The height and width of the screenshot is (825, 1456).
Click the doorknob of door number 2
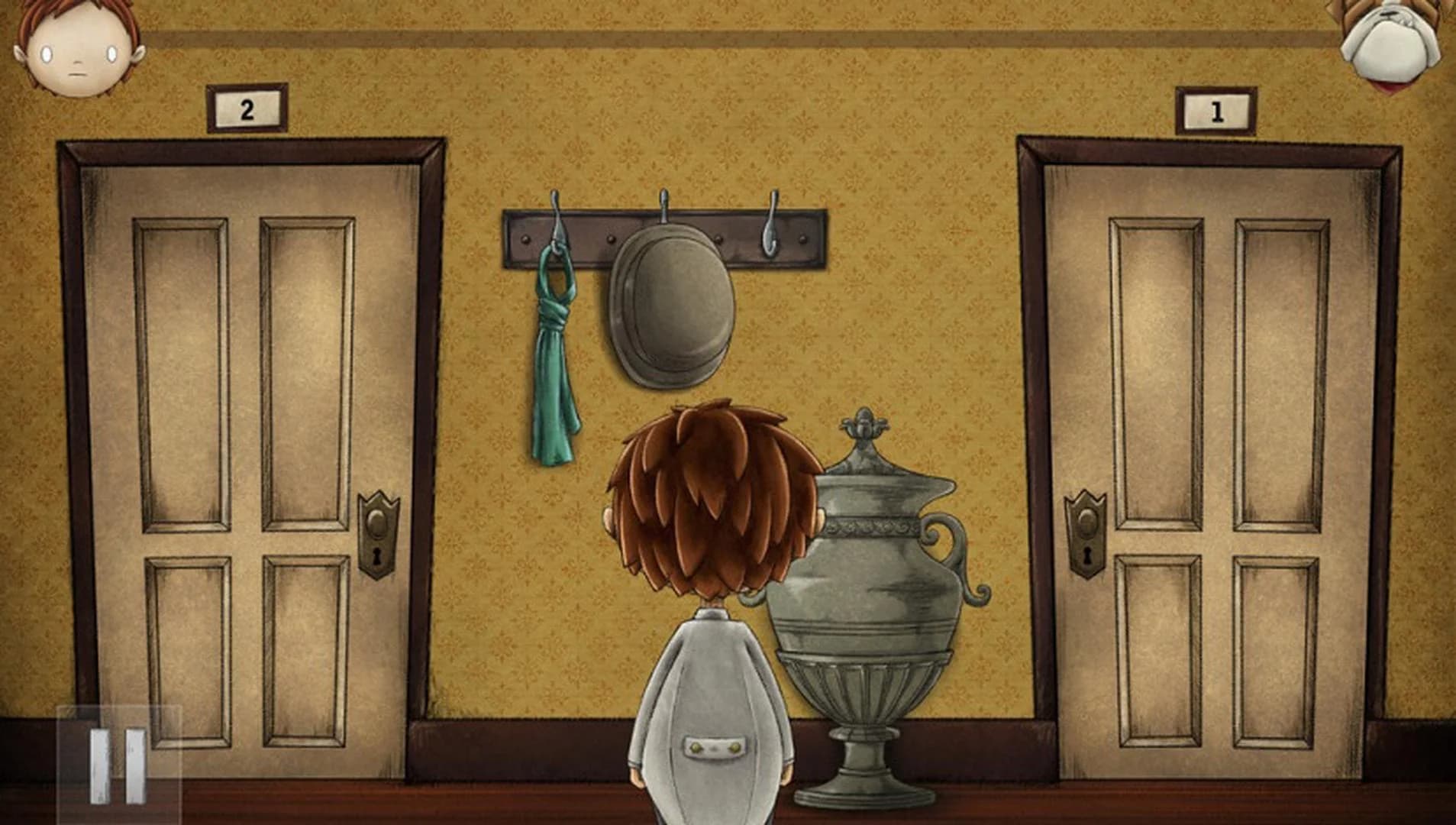[378, 523]
